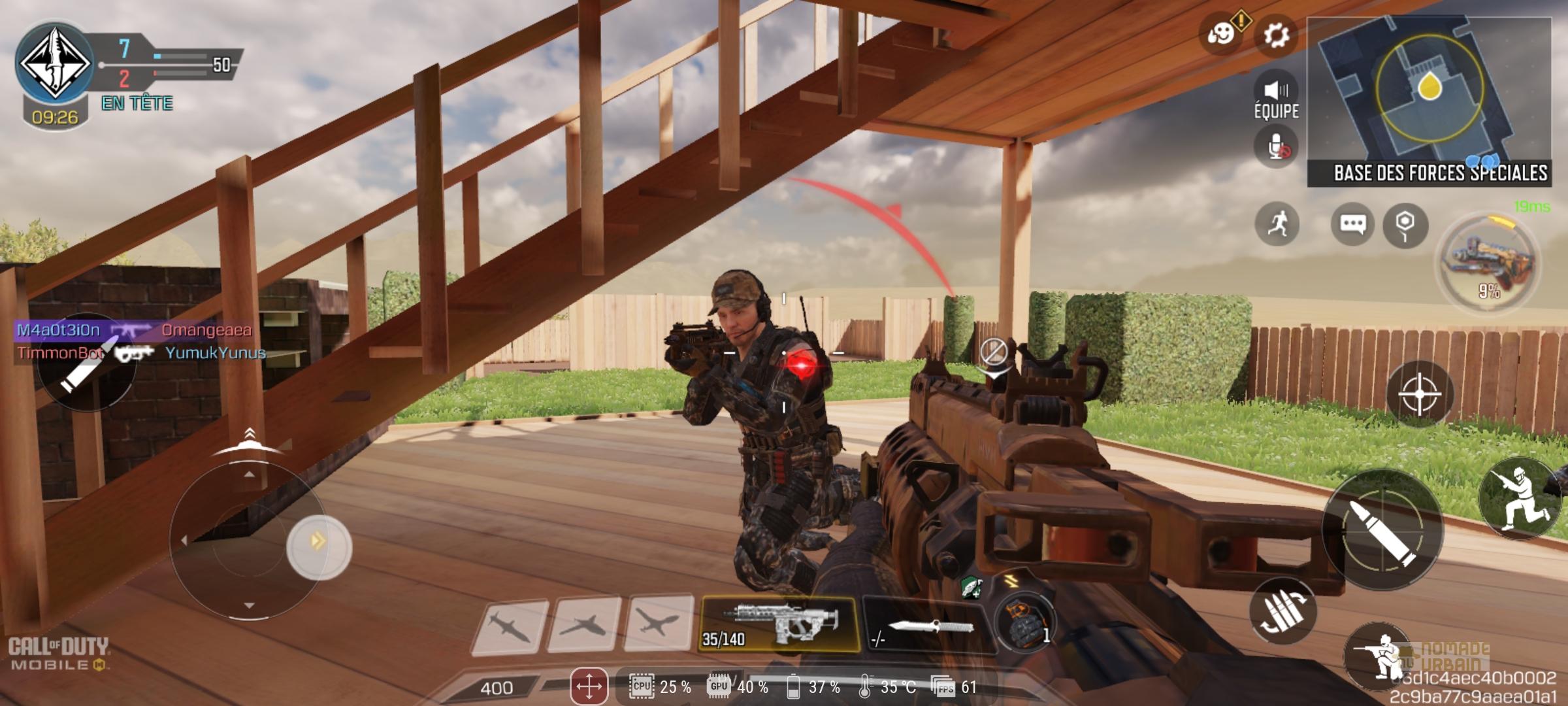Open the quick chat bubble
The height and width of the screenshot is (706, 1568).
[1352, 224]
